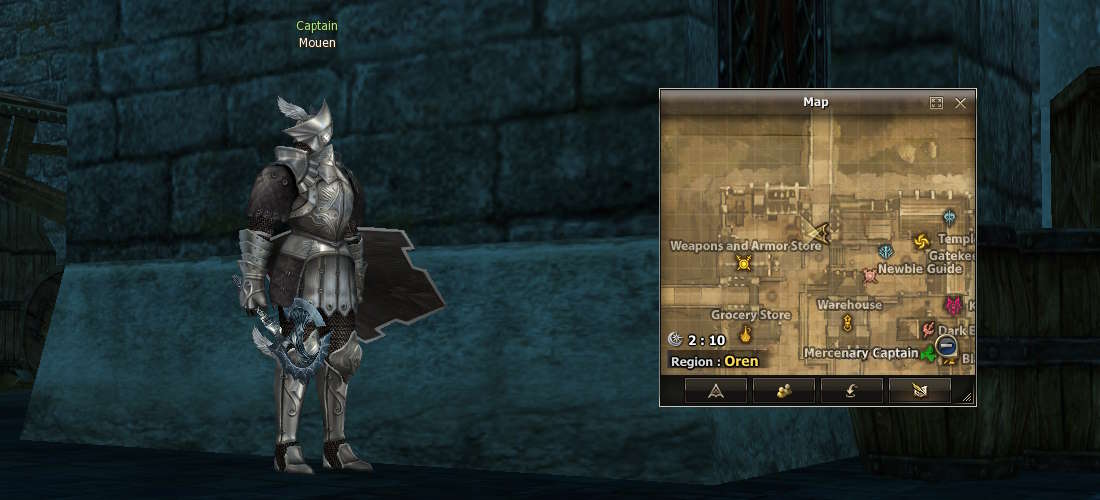Click the arrowhead button on the map toolbar
The image size is (1100, 500).
pos(715,391)
